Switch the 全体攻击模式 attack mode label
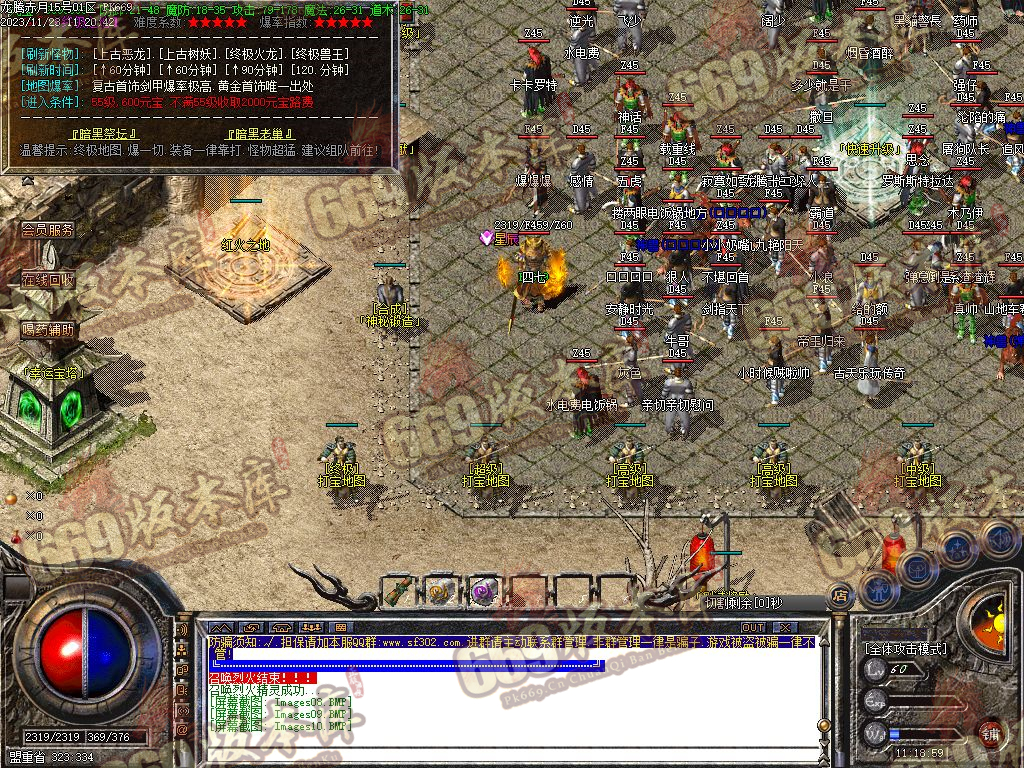This screenshot has width=1024, height=768. point(904,649)
